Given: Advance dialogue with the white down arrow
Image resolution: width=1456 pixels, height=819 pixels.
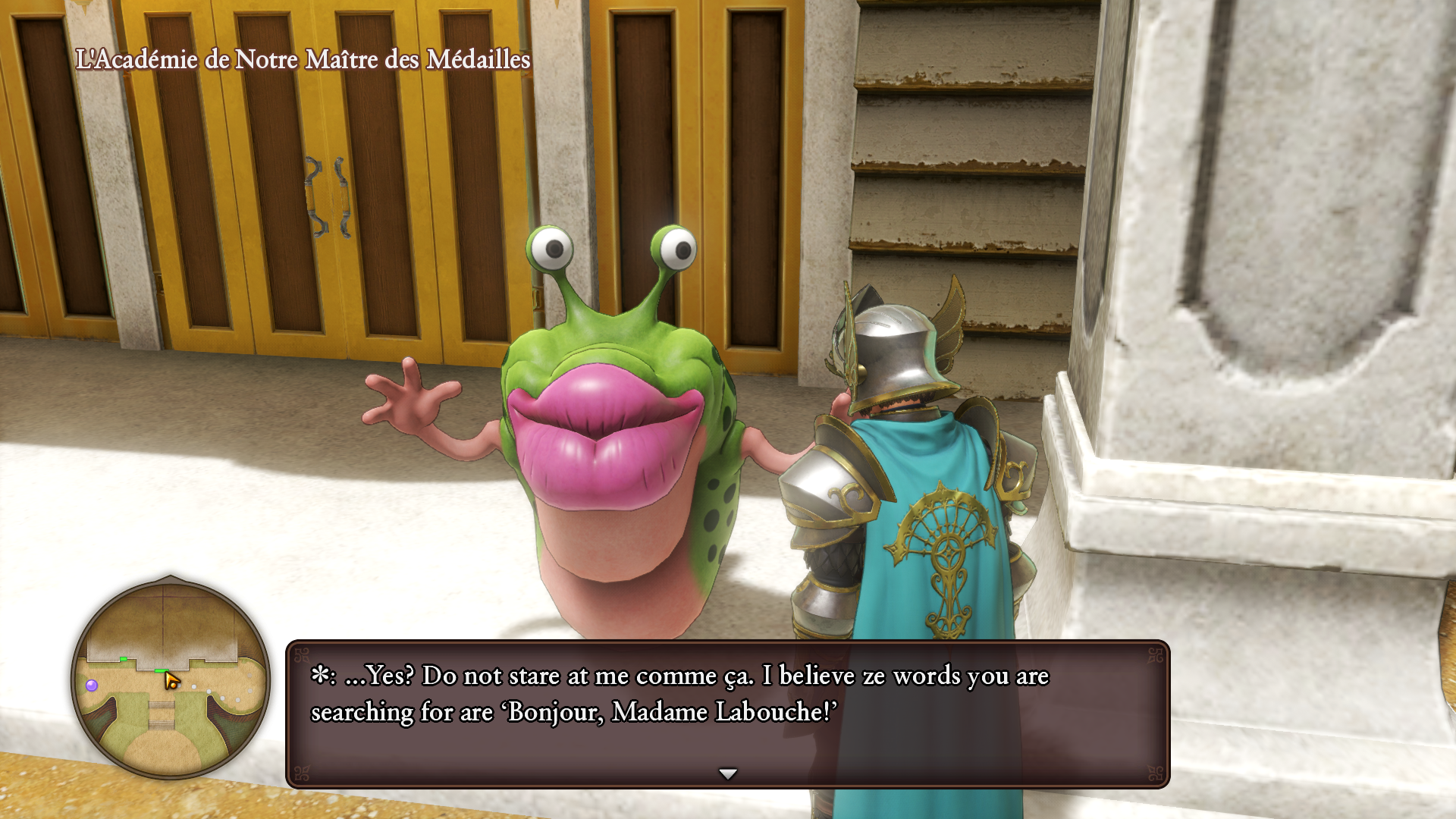Looking at the screenshot, I should (727, 774).
